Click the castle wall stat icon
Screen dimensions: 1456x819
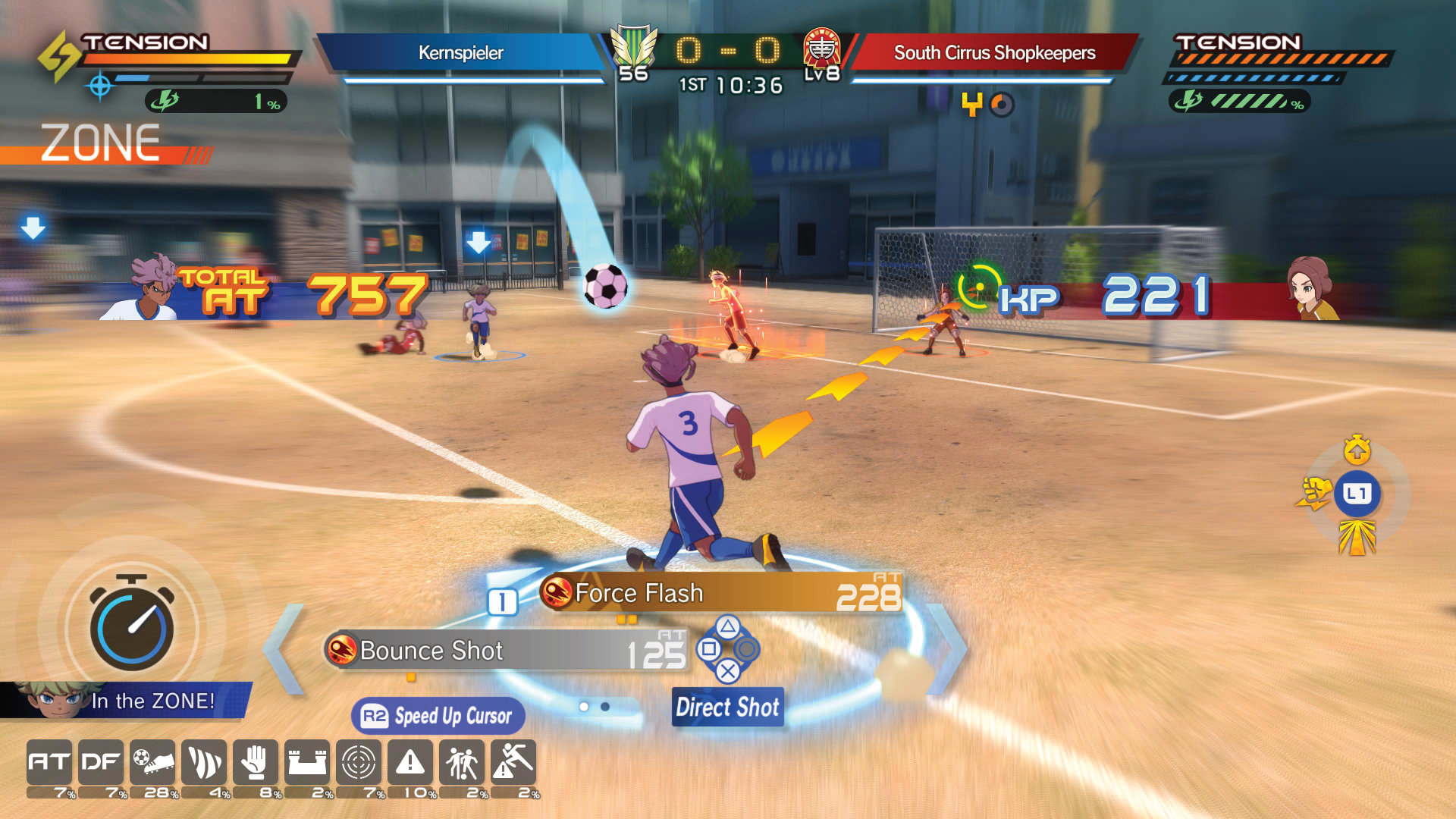307,762
